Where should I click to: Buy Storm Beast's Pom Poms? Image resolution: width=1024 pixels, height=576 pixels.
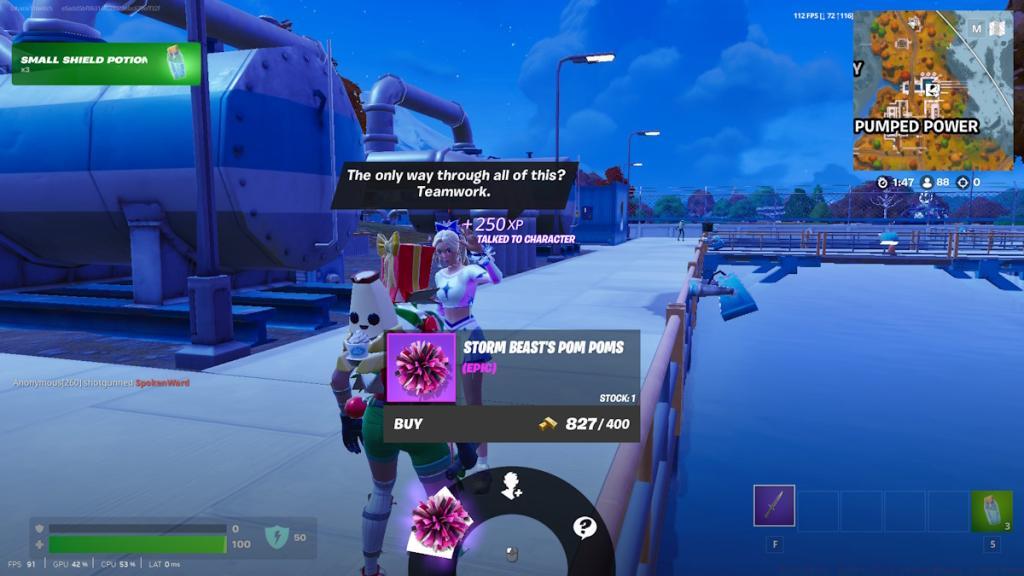[x=510, y=424]
